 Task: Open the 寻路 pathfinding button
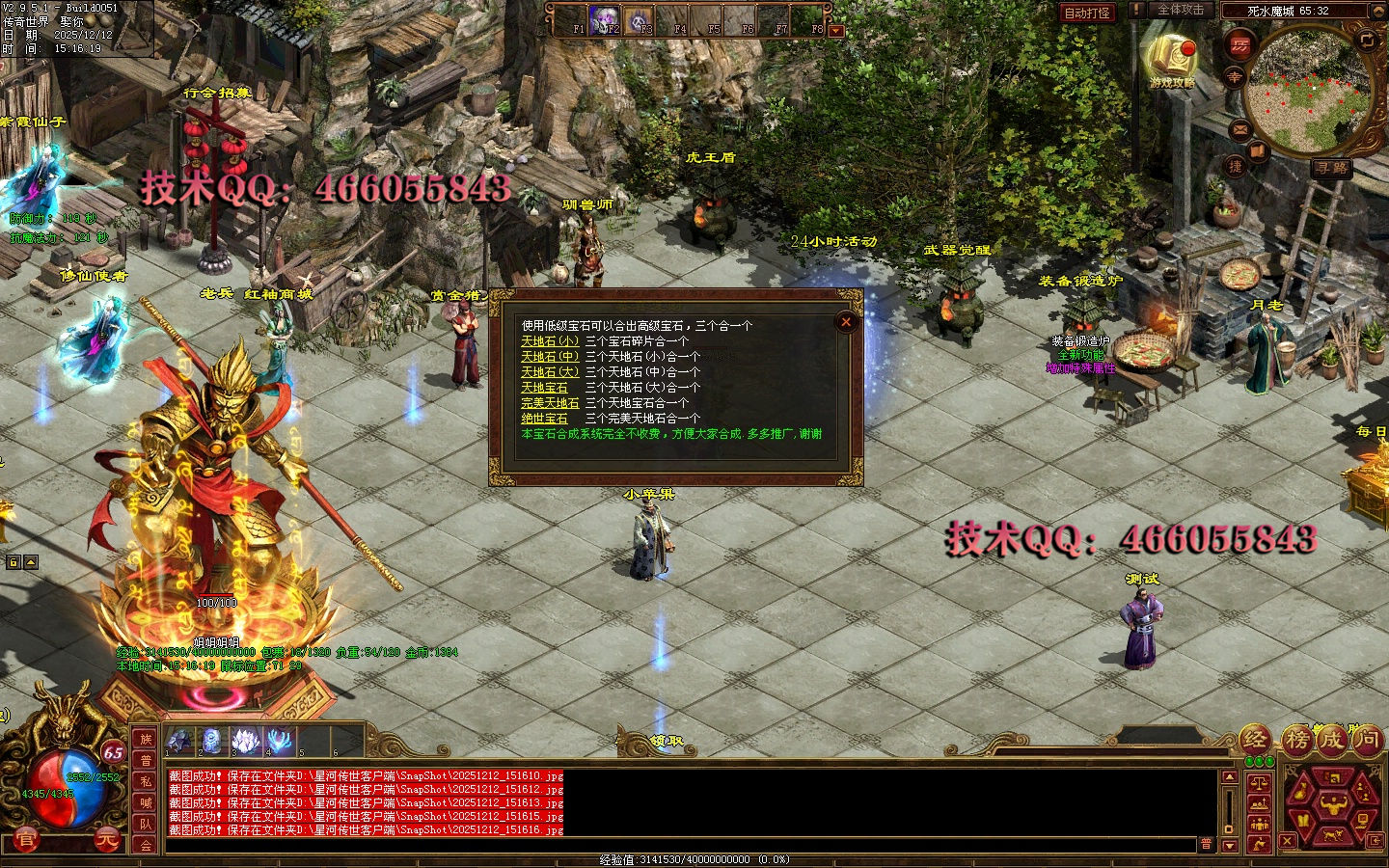[1331, 168]
